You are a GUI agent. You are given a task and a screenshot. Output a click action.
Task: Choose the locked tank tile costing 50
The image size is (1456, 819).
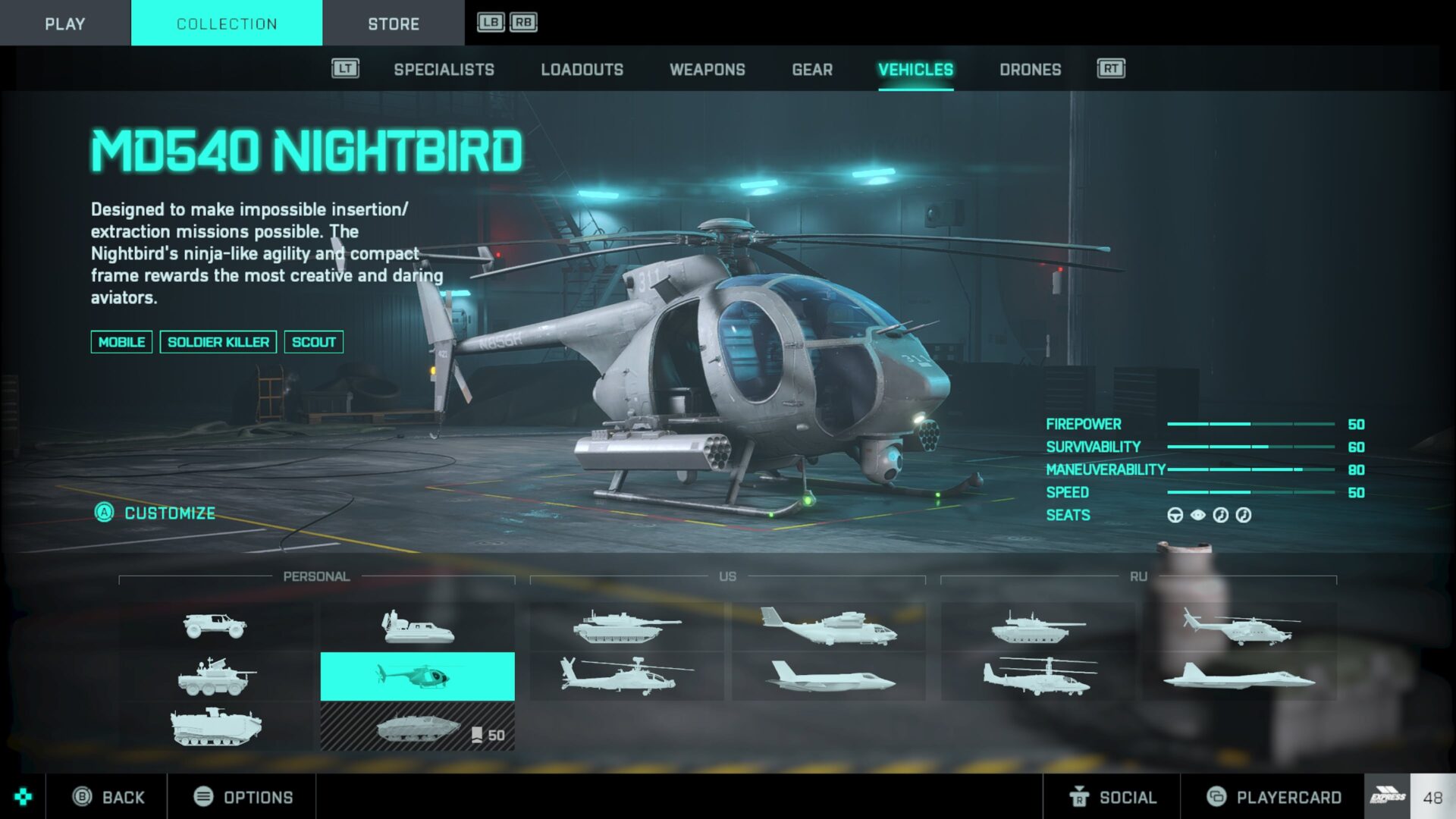tap(417, 726)
